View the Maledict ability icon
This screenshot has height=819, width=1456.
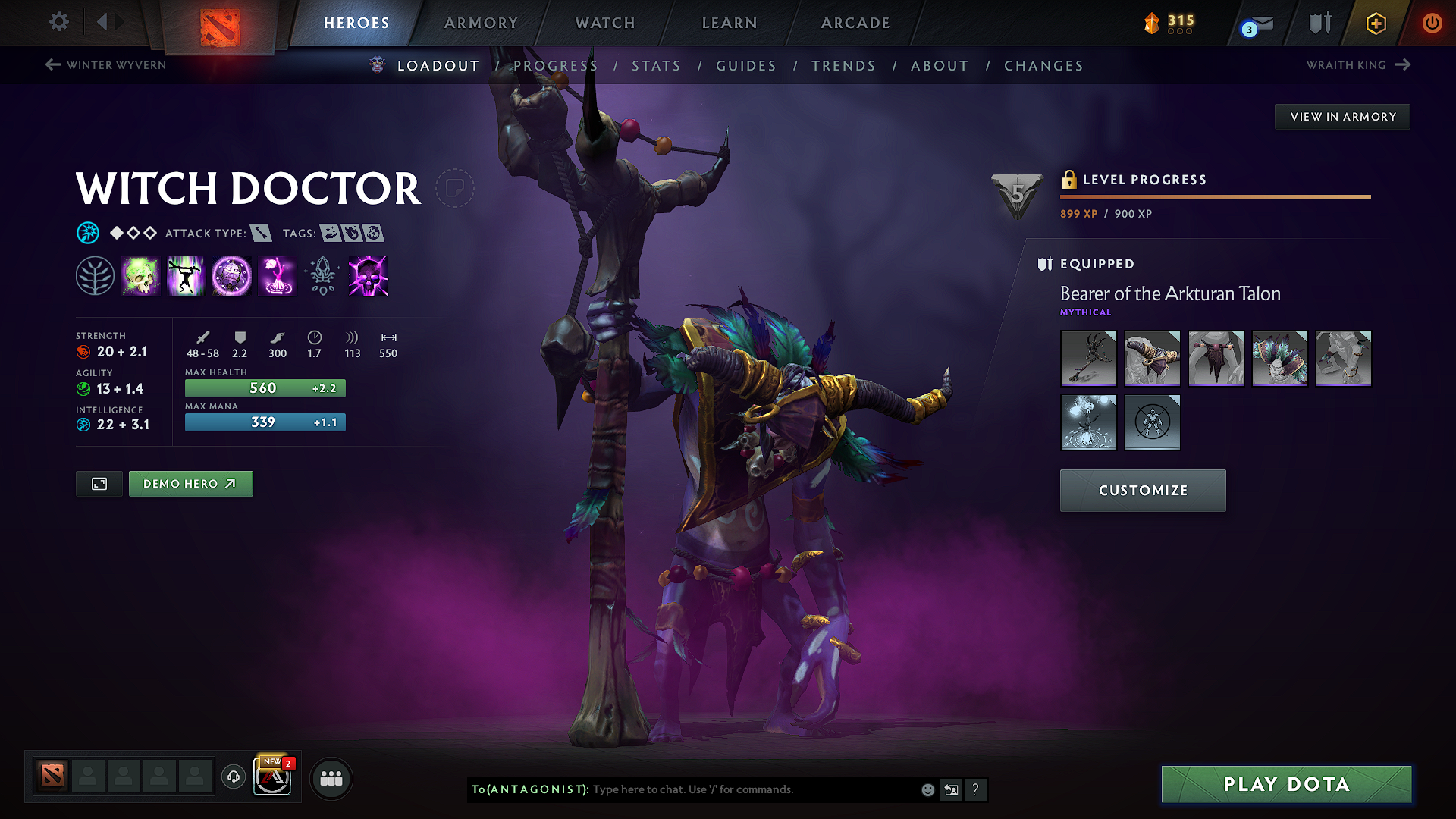tap(231, 276)
